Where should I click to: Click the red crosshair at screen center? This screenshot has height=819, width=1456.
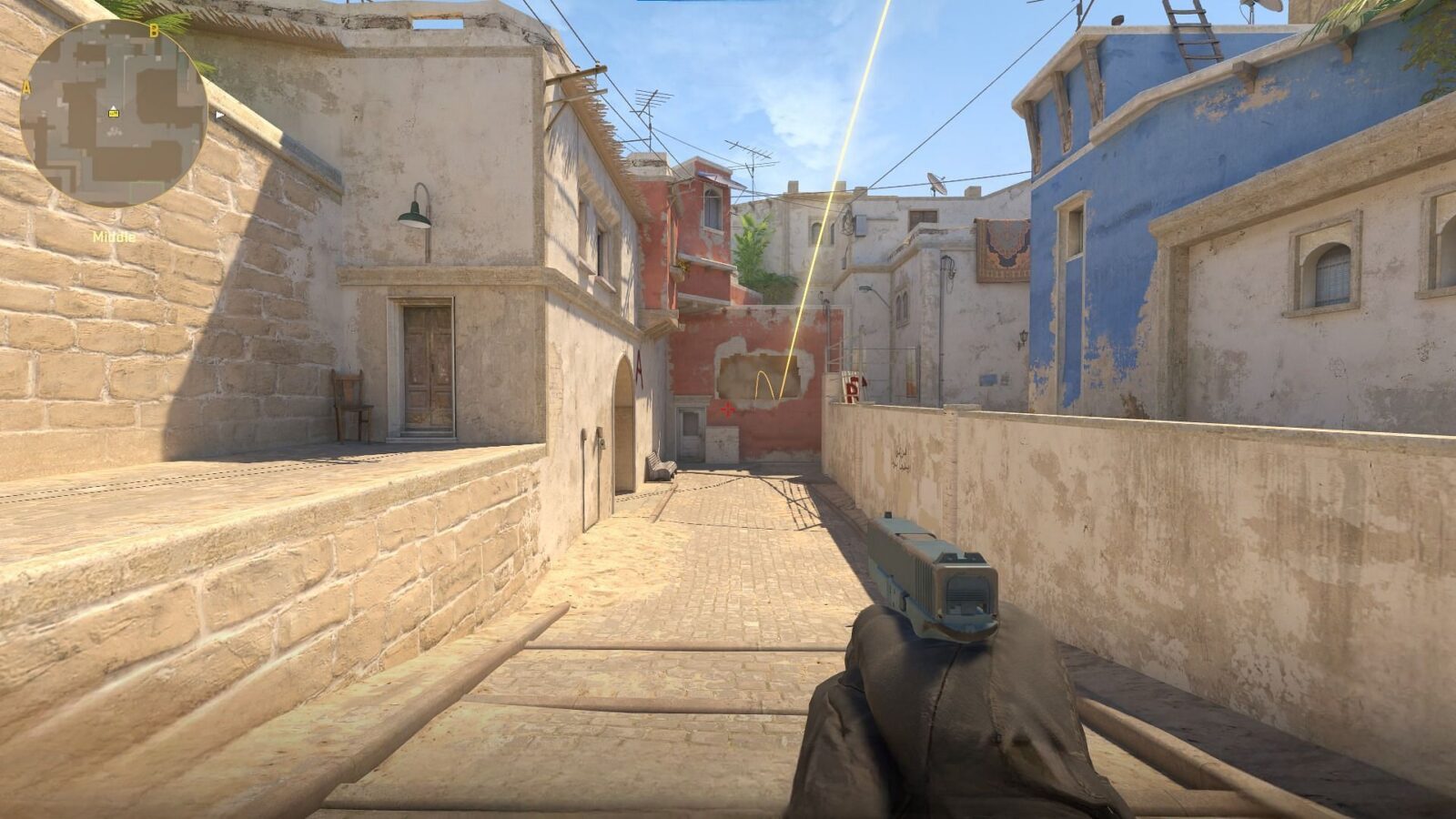728,409
